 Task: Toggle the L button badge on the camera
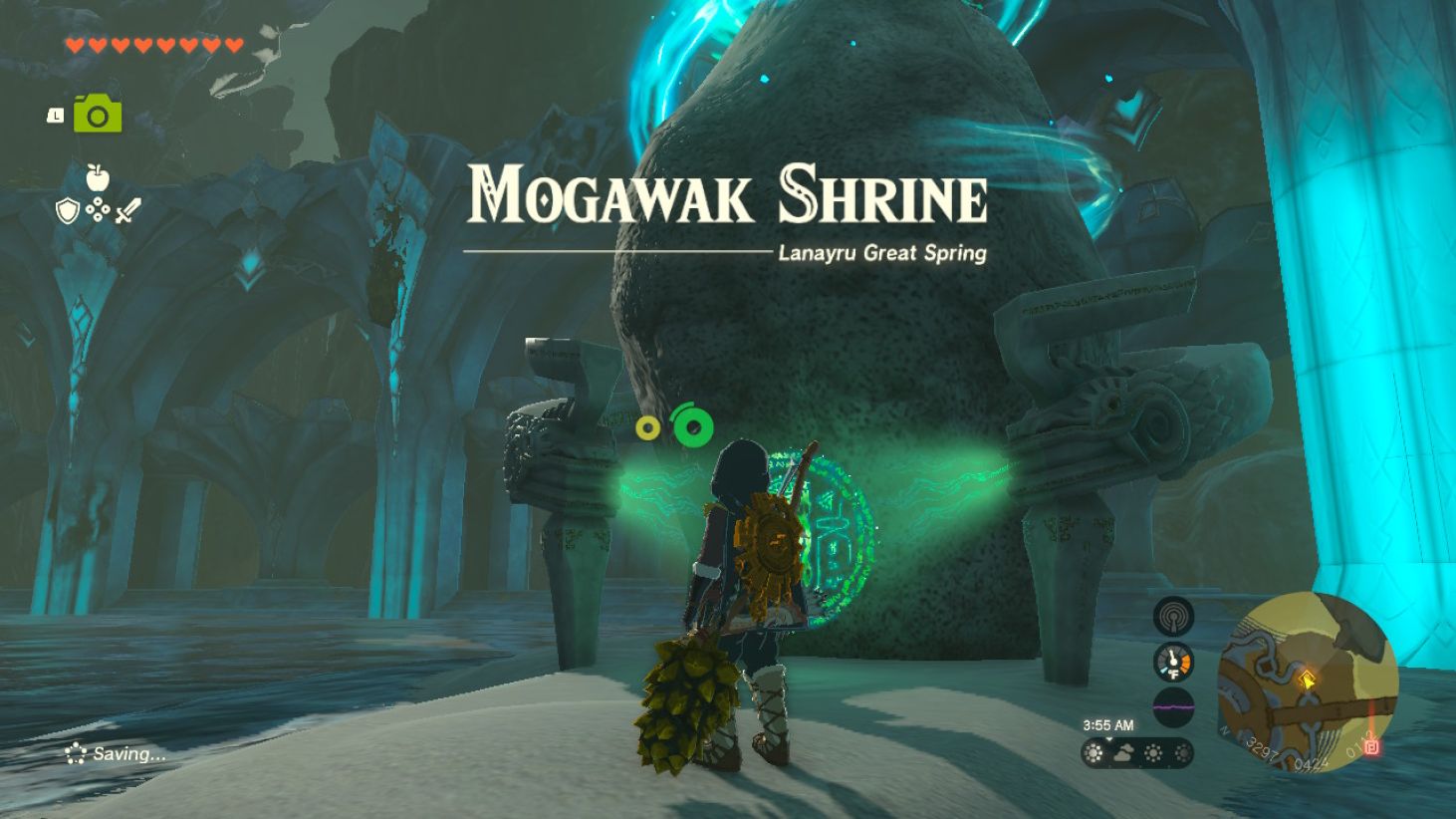pyautogui.click(x=57, y=115)
